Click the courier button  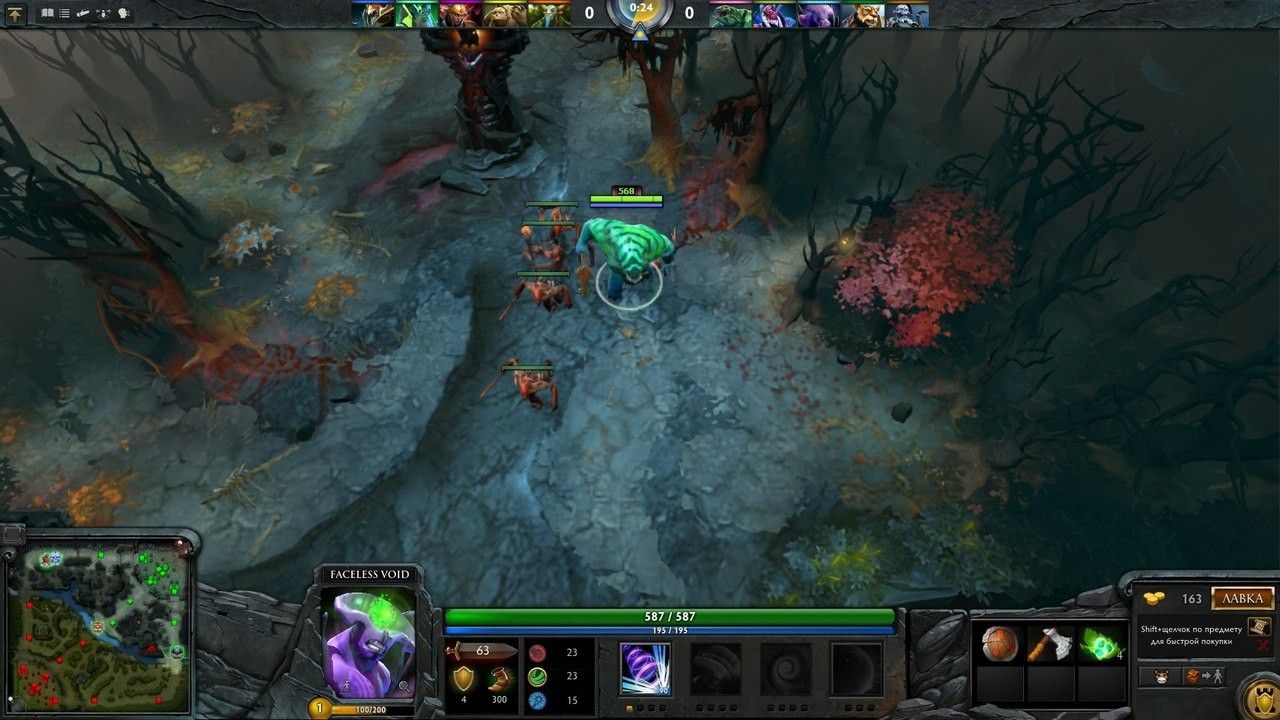(1161, 677)
